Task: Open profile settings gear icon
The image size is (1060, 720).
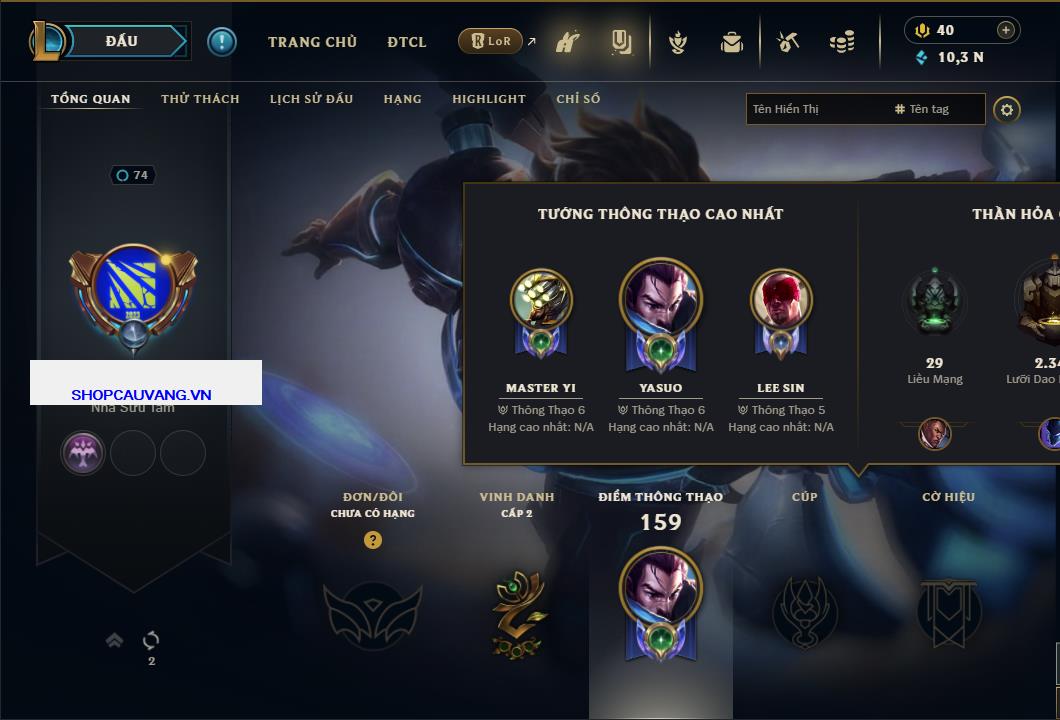Action: pyautogui.click(x=1007, y=109)
